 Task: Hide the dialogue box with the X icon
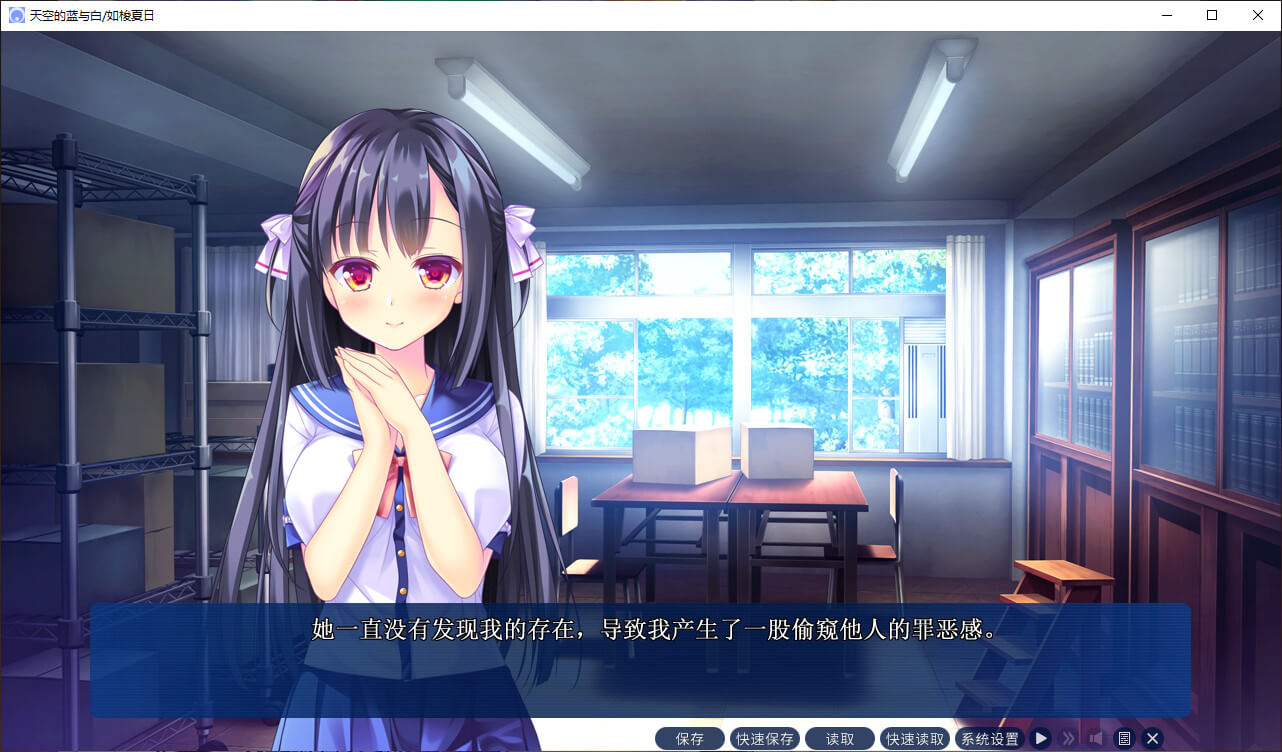coord(1152,738)
